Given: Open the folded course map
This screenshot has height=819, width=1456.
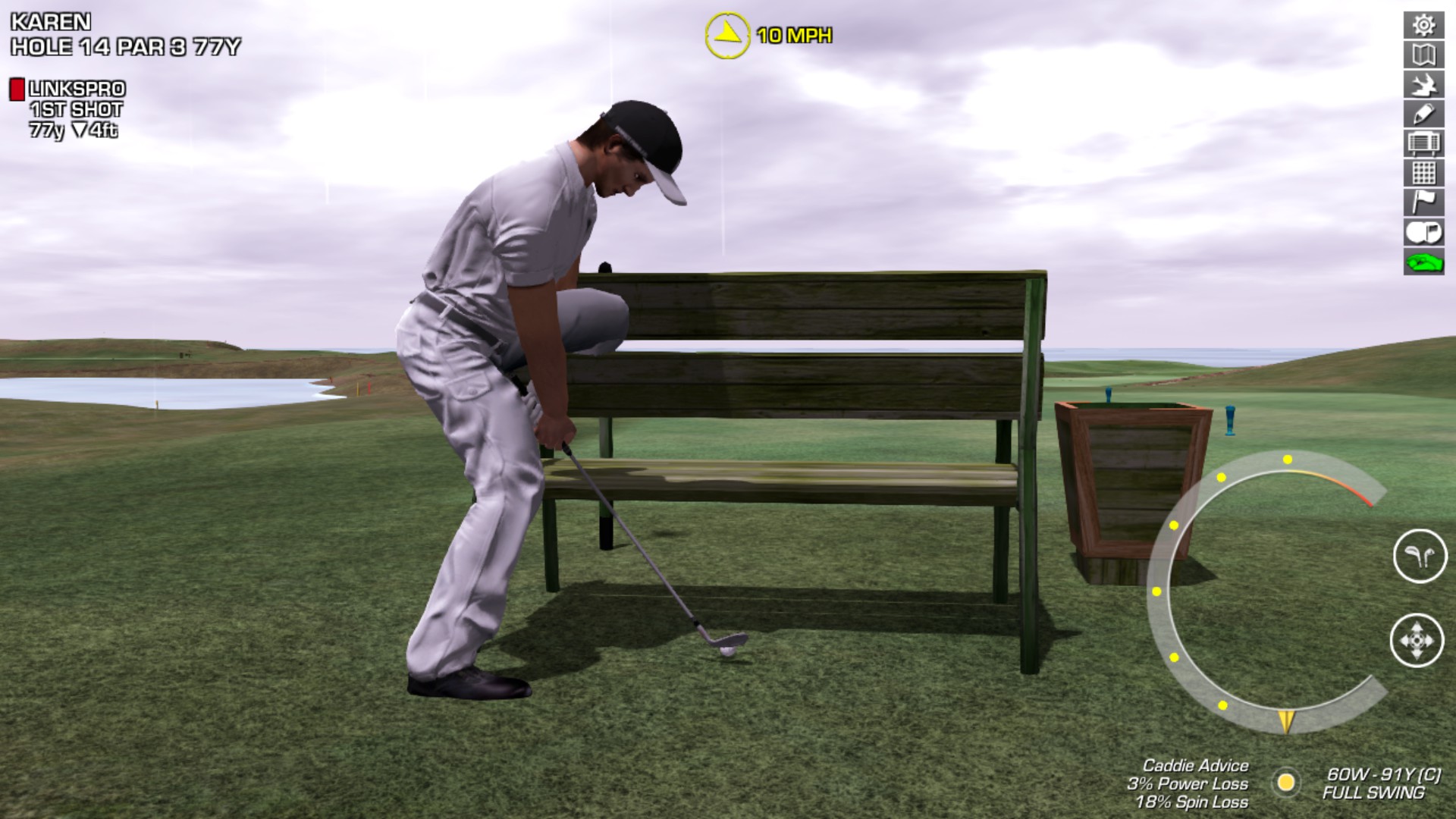Looking at the screenshot, I should (x=1423, y=55).
